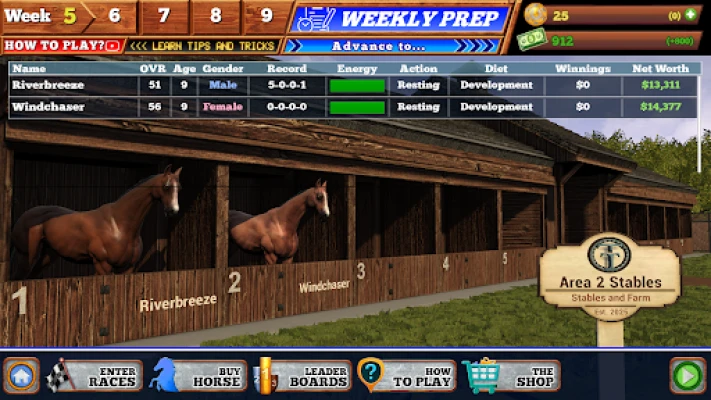Open the Learn Tips and Tricks banner

[x=203, y=45]
